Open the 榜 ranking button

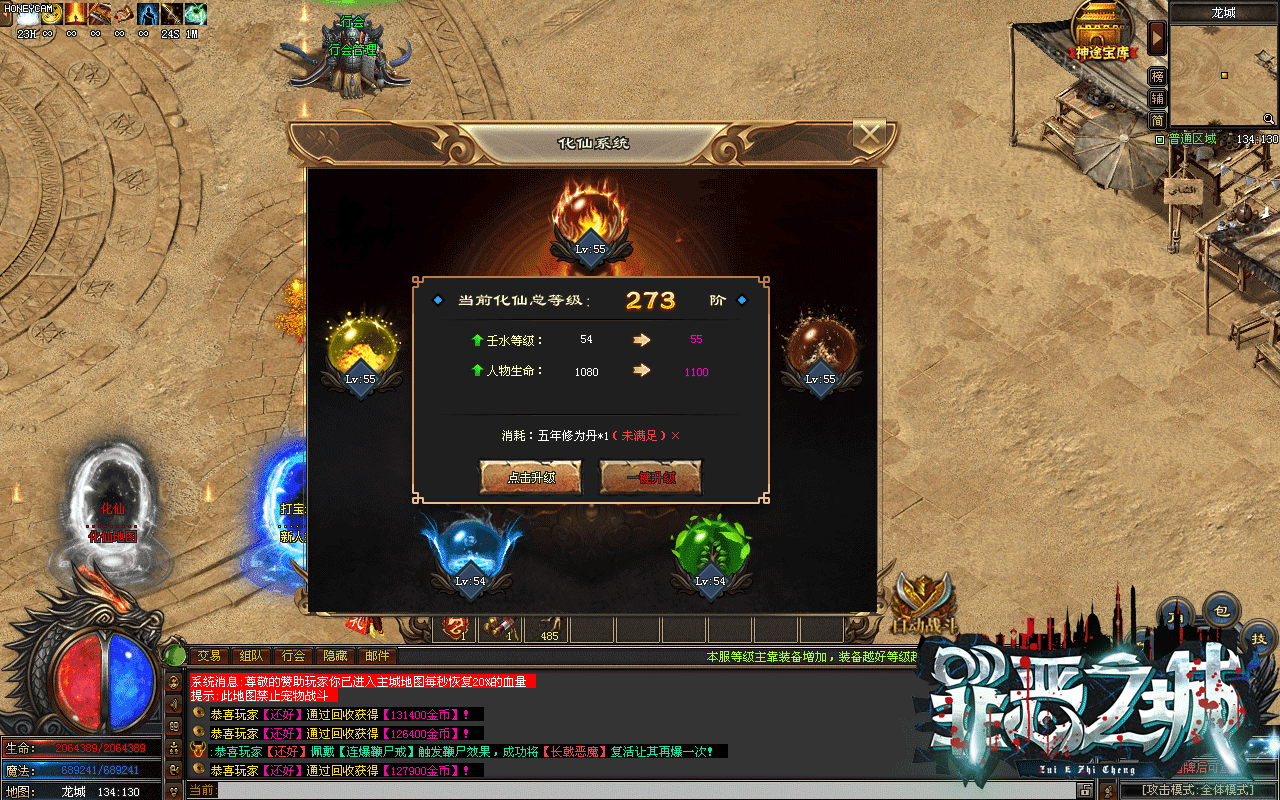1157,76
